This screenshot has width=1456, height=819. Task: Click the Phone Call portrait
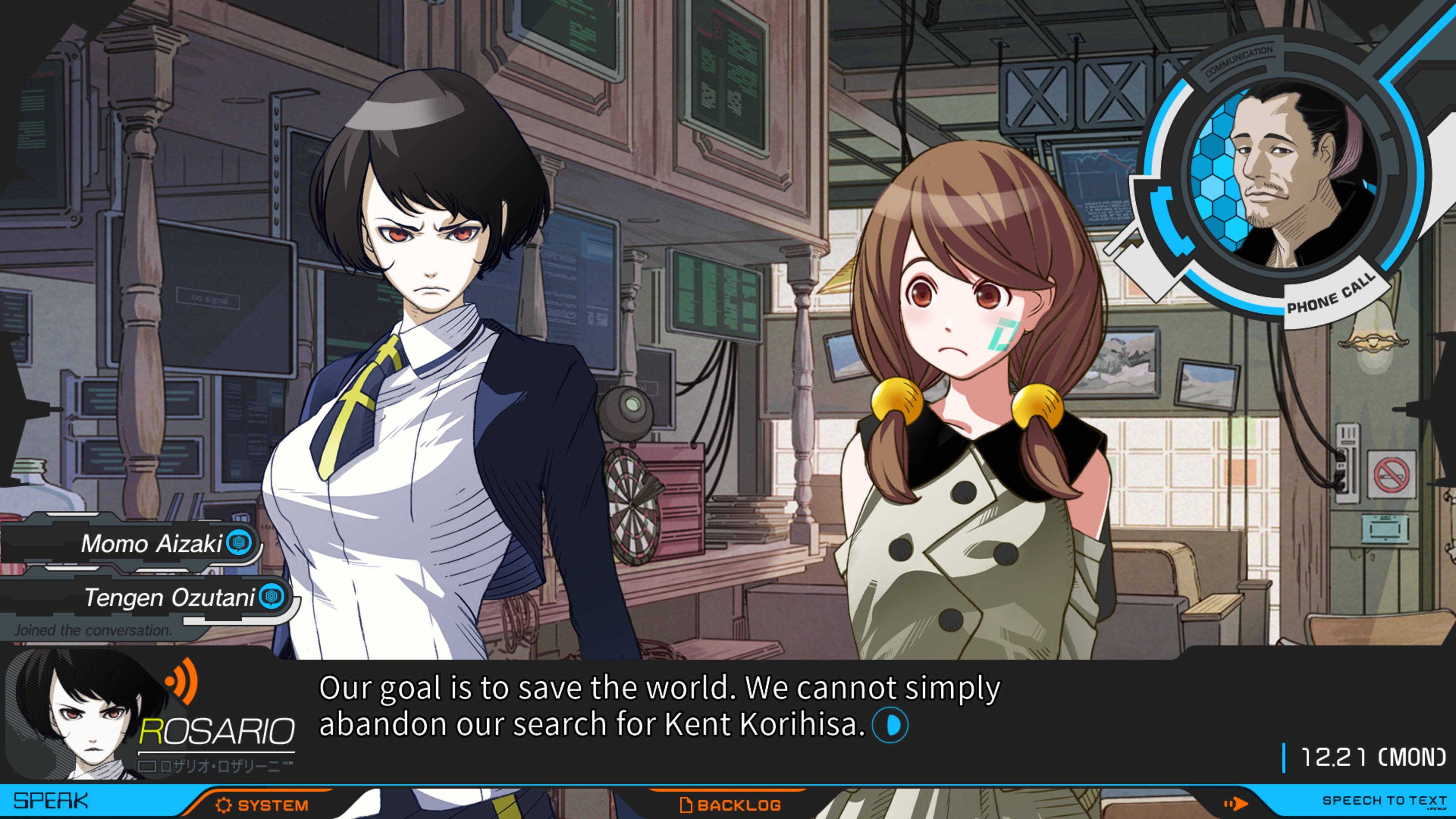(1283, 175)
